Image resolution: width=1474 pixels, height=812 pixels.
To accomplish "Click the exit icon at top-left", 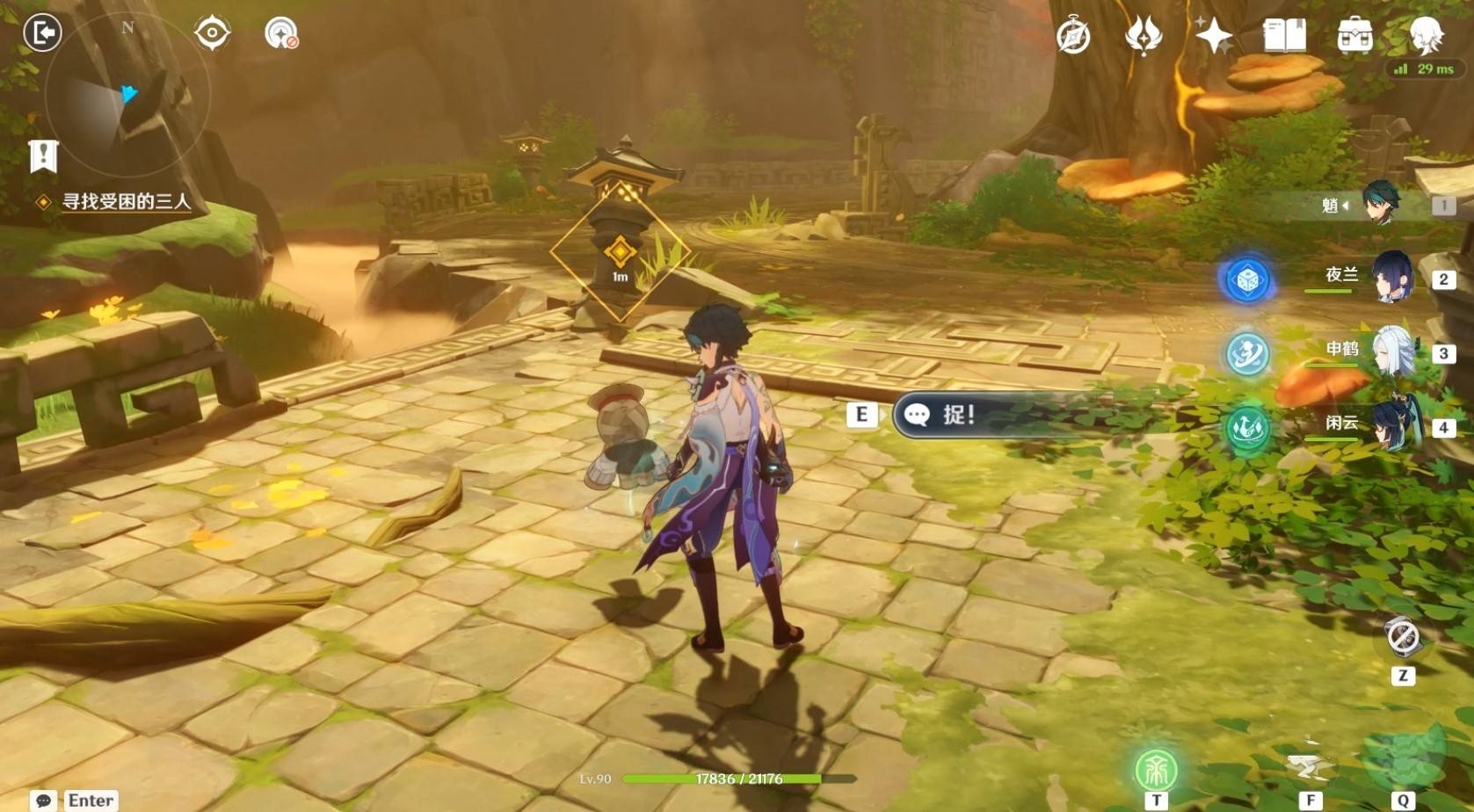I will click(x=42, y=33).
